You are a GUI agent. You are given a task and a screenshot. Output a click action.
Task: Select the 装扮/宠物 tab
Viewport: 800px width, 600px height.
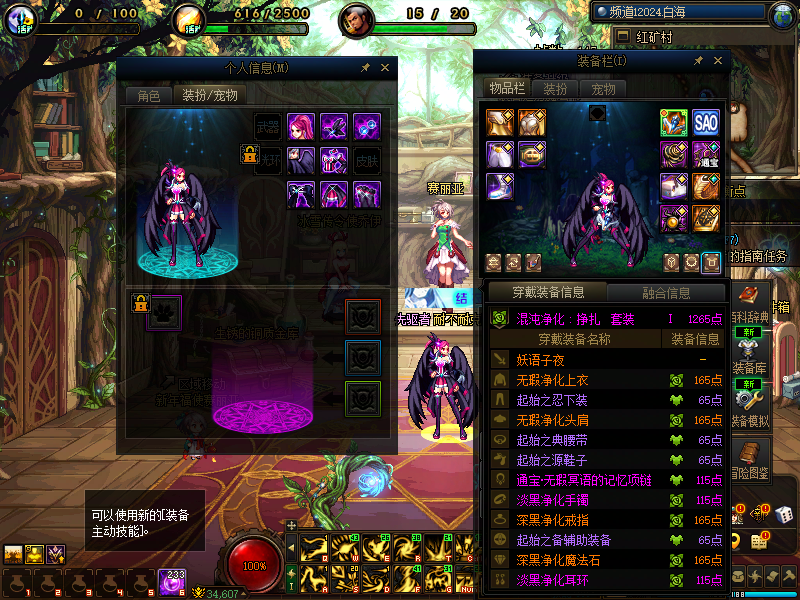(209, 96)
